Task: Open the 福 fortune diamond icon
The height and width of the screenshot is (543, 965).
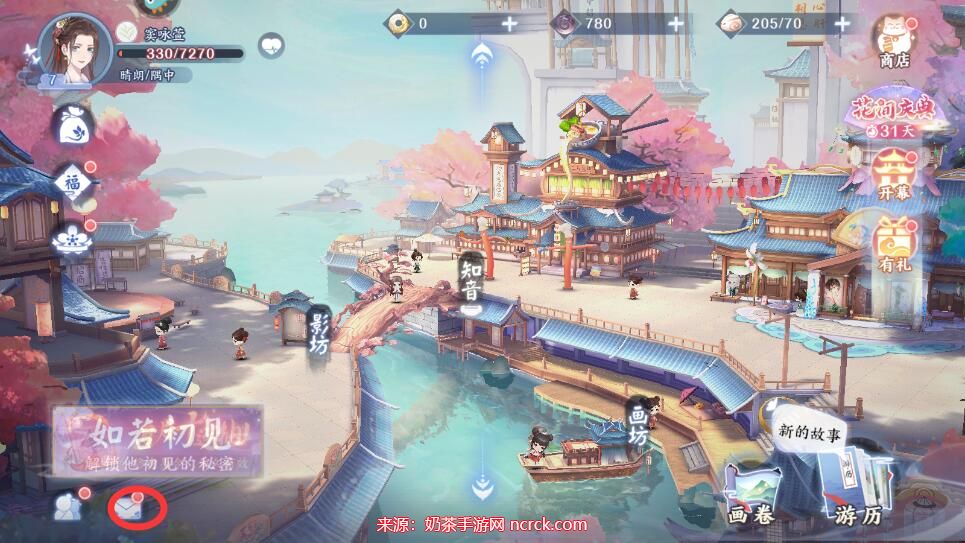Action: point(74,183)
